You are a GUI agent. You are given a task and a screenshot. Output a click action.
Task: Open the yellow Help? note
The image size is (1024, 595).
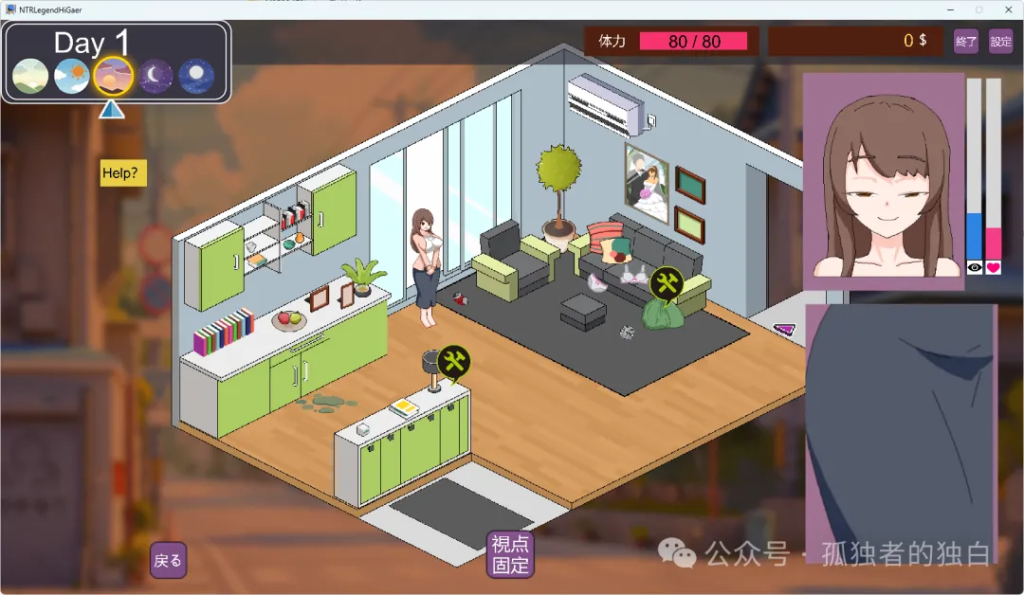click(x=123, y=173)
